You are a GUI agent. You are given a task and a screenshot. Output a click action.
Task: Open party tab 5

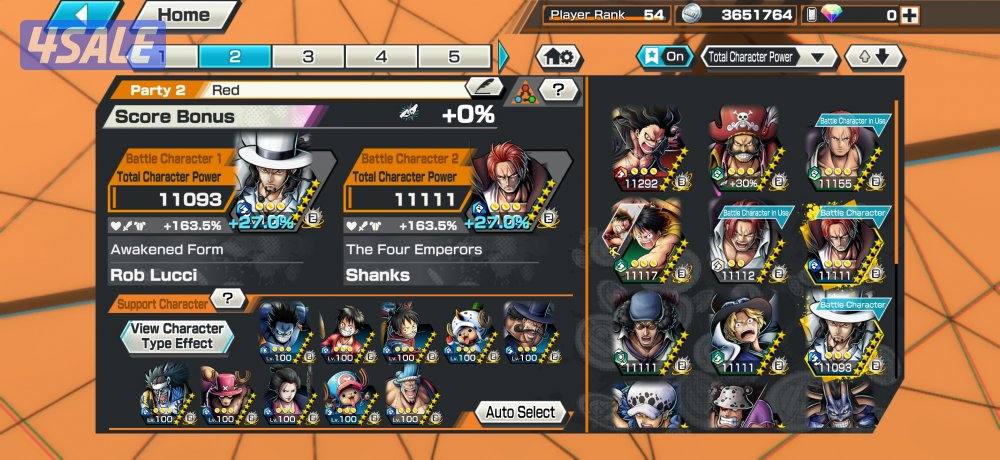click(x=454, y=57)
